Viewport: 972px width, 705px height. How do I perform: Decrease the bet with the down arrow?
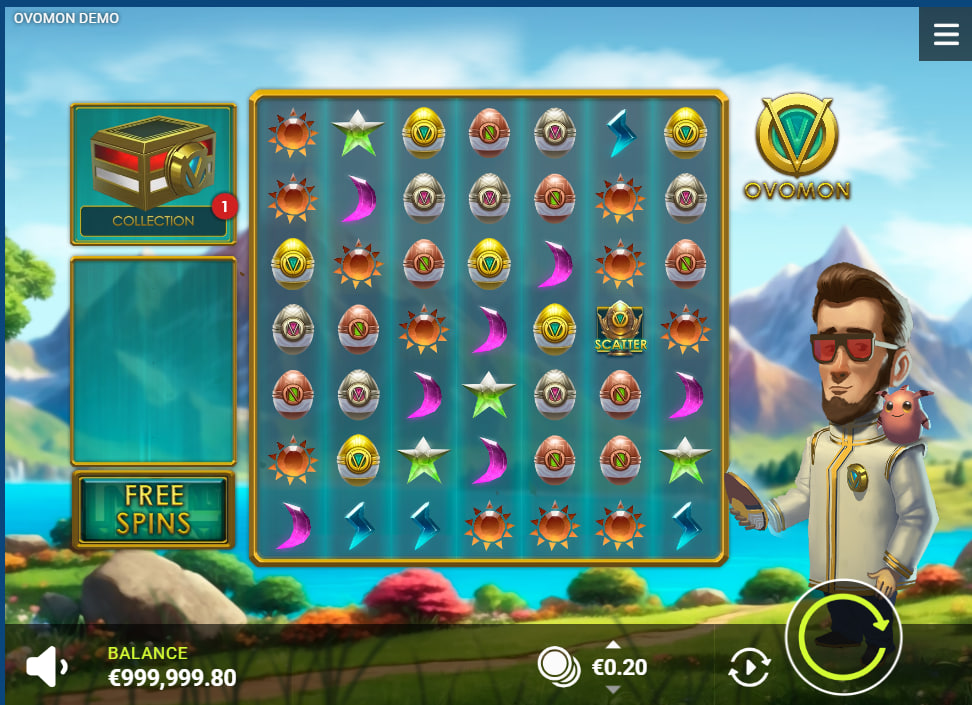pyautogui.click(x=613, y=690)
